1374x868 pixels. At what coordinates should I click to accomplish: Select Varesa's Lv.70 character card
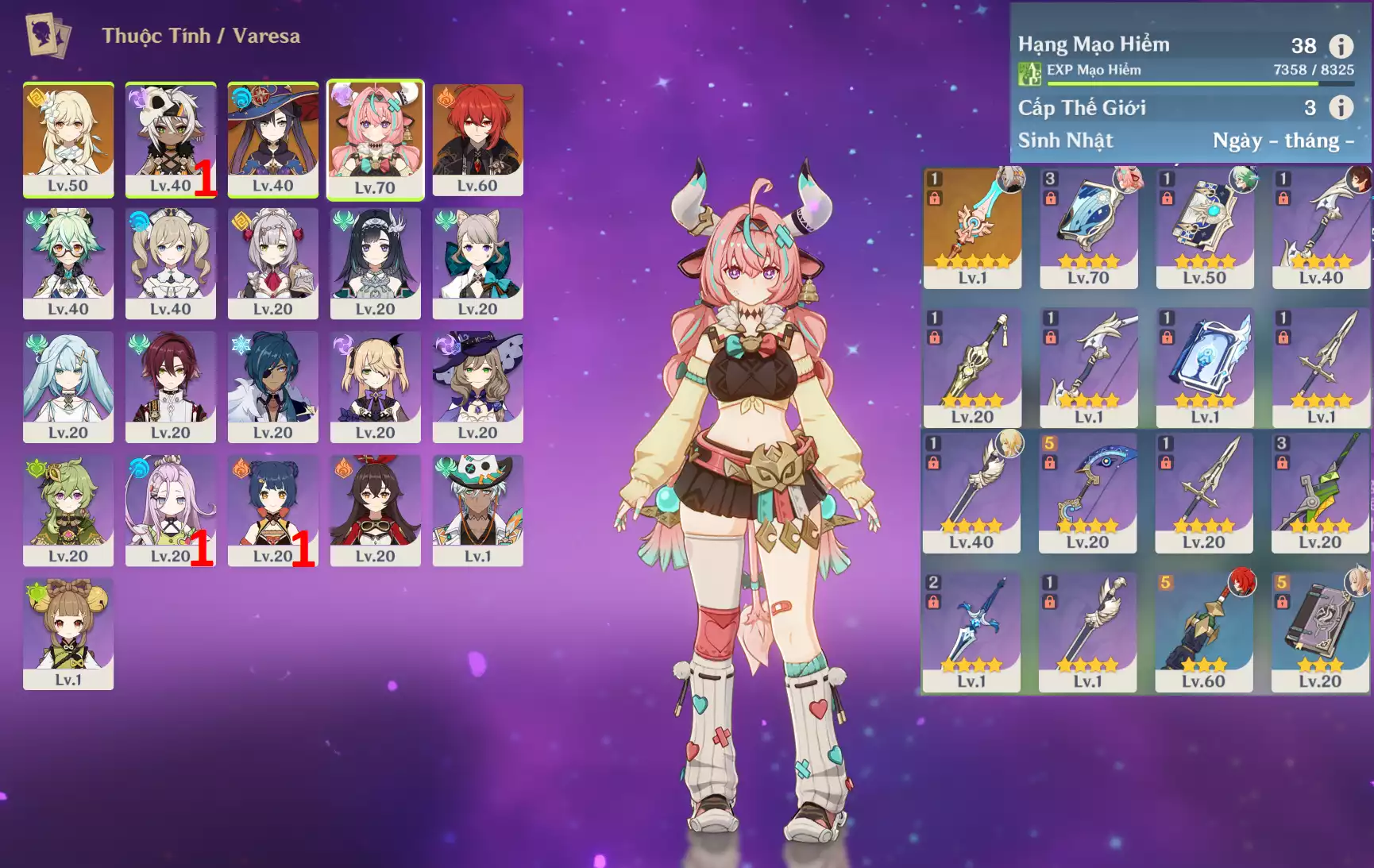coord(375,139)
